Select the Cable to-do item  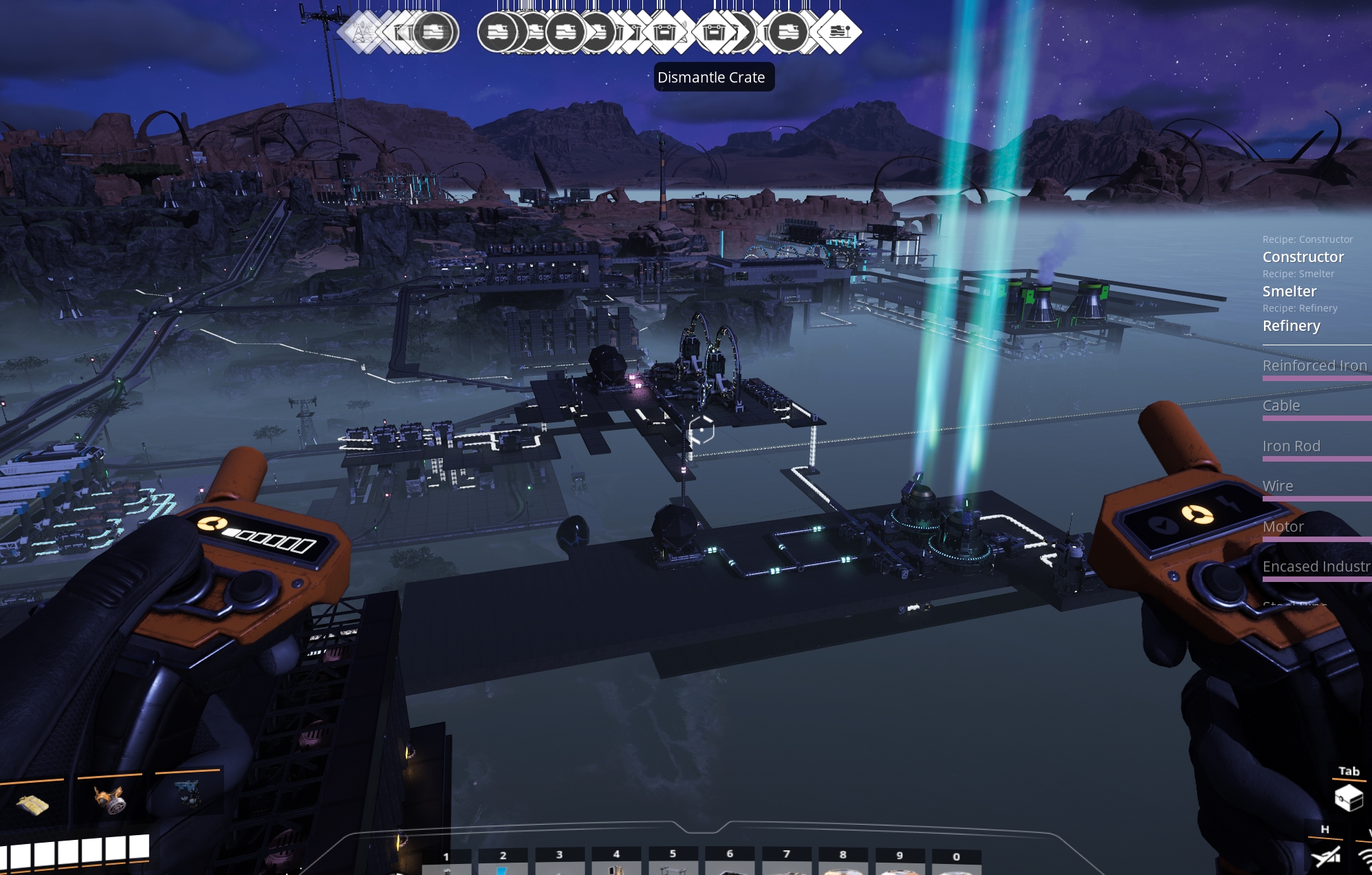(x=1281, y=405)
